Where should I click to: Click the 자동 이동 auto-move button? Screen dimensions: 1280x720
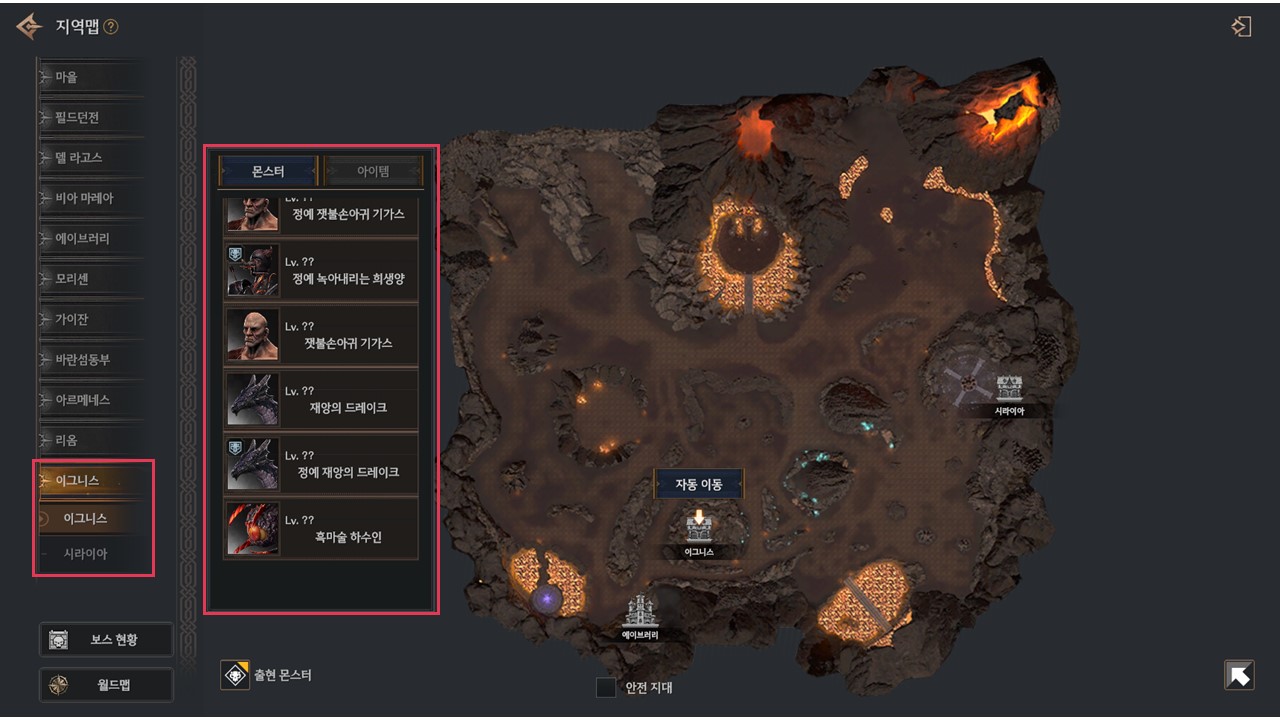[x=699, y=485]
